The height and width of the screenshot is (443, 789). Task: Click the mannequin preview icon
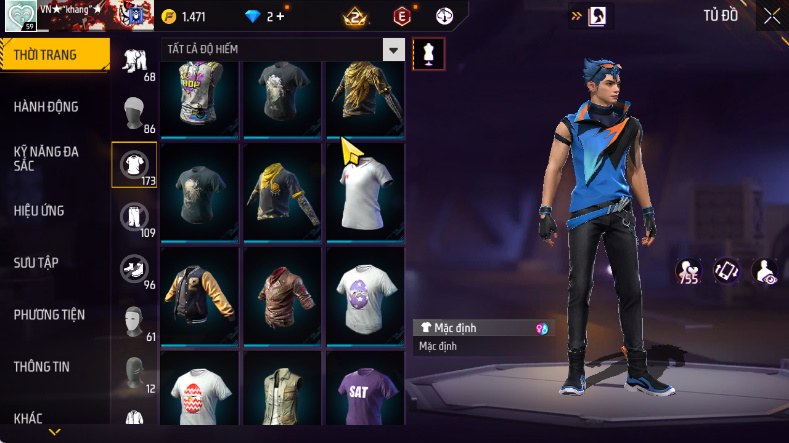coord(429,54)
